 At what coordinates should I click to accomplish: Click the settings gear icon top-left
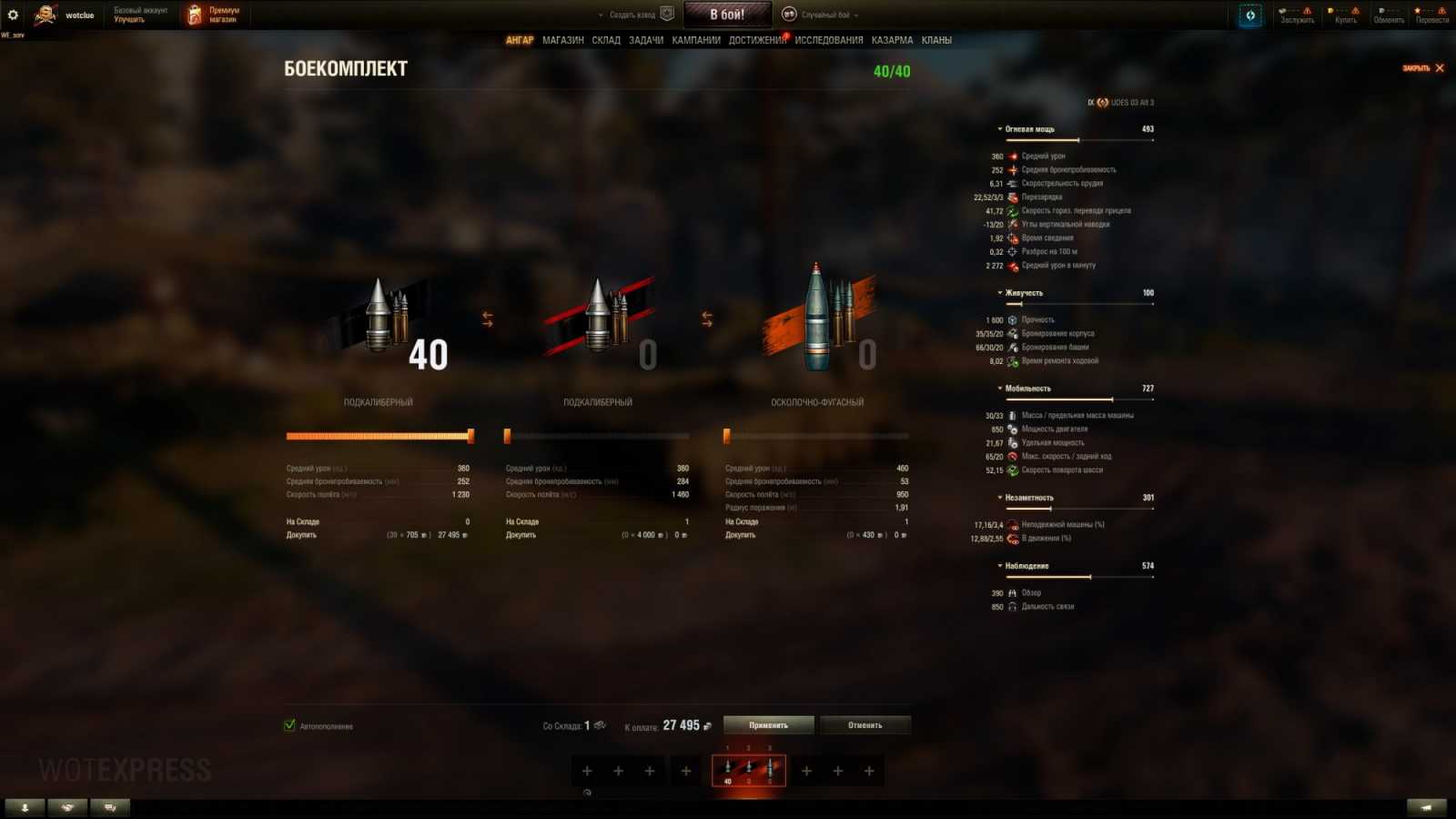[x=12, y=13]
